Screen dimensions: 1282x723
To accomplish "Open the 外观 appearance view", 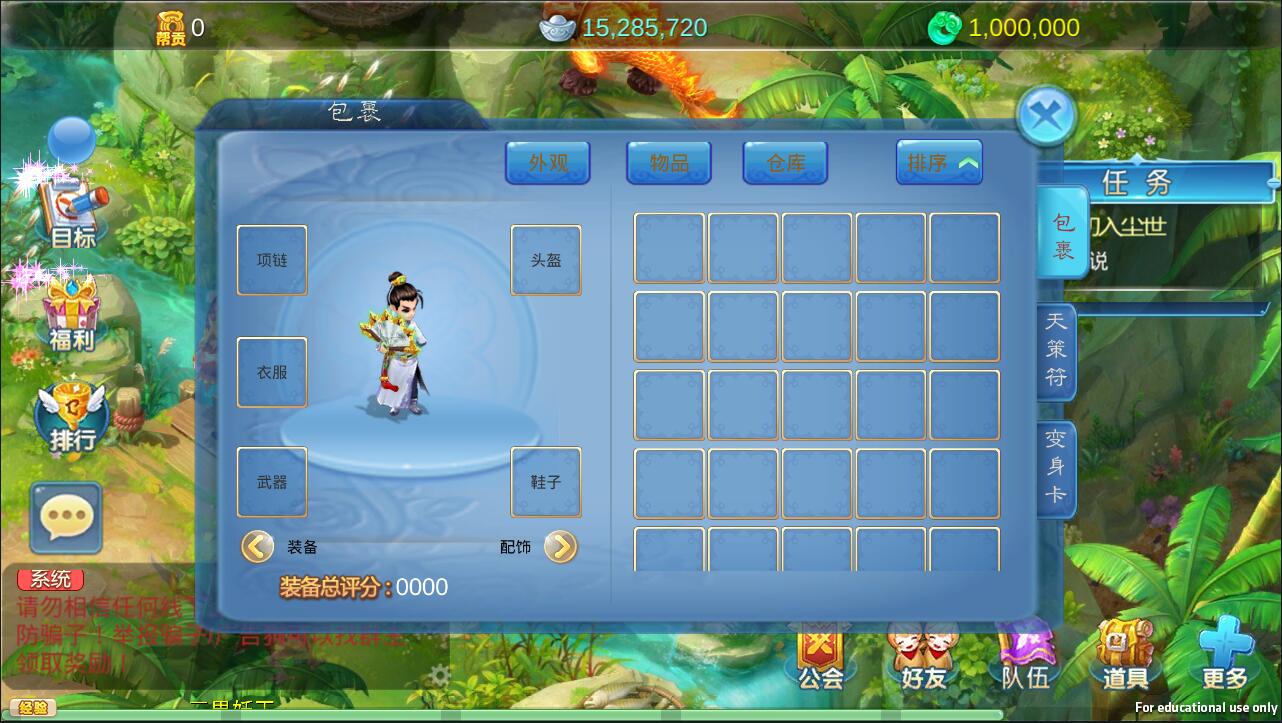I will 547,162.
